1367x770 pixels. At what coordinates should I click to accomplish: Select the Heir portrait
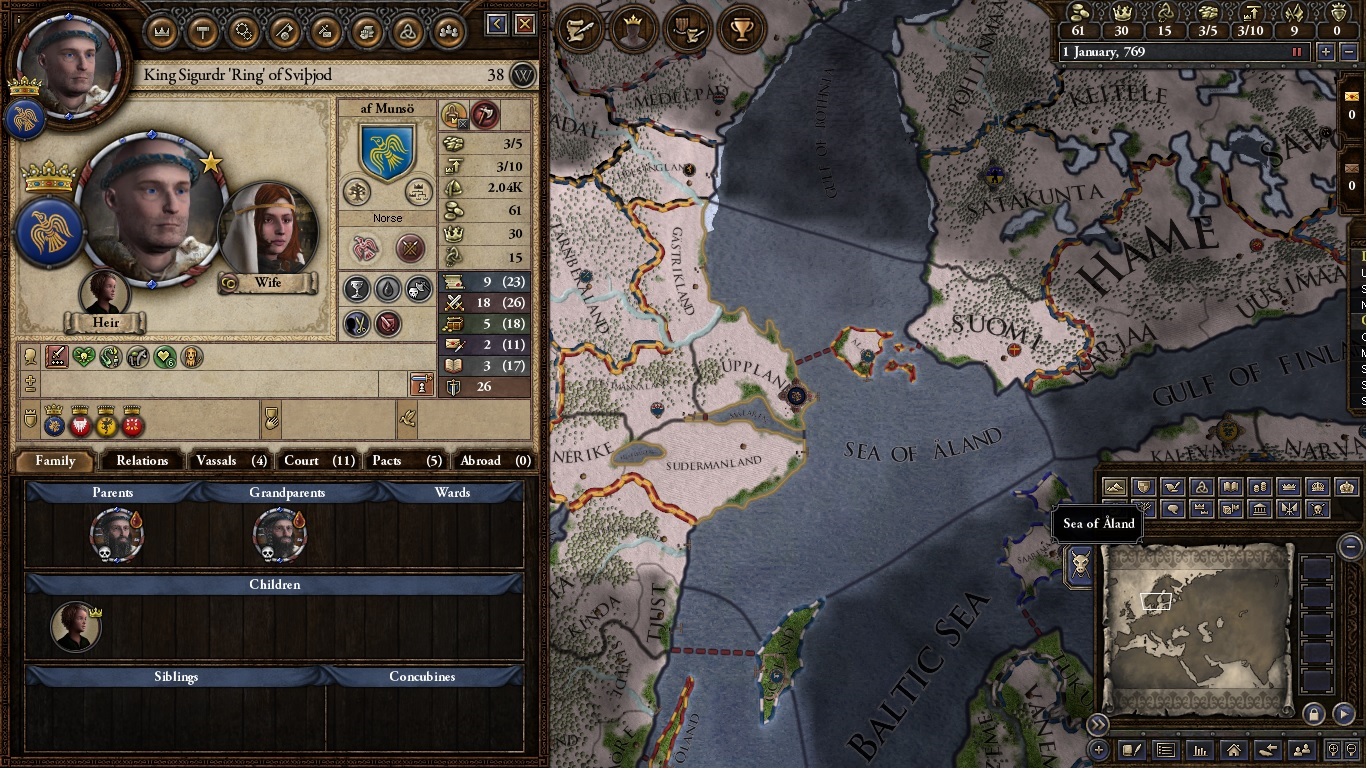(x=105, y=293)
